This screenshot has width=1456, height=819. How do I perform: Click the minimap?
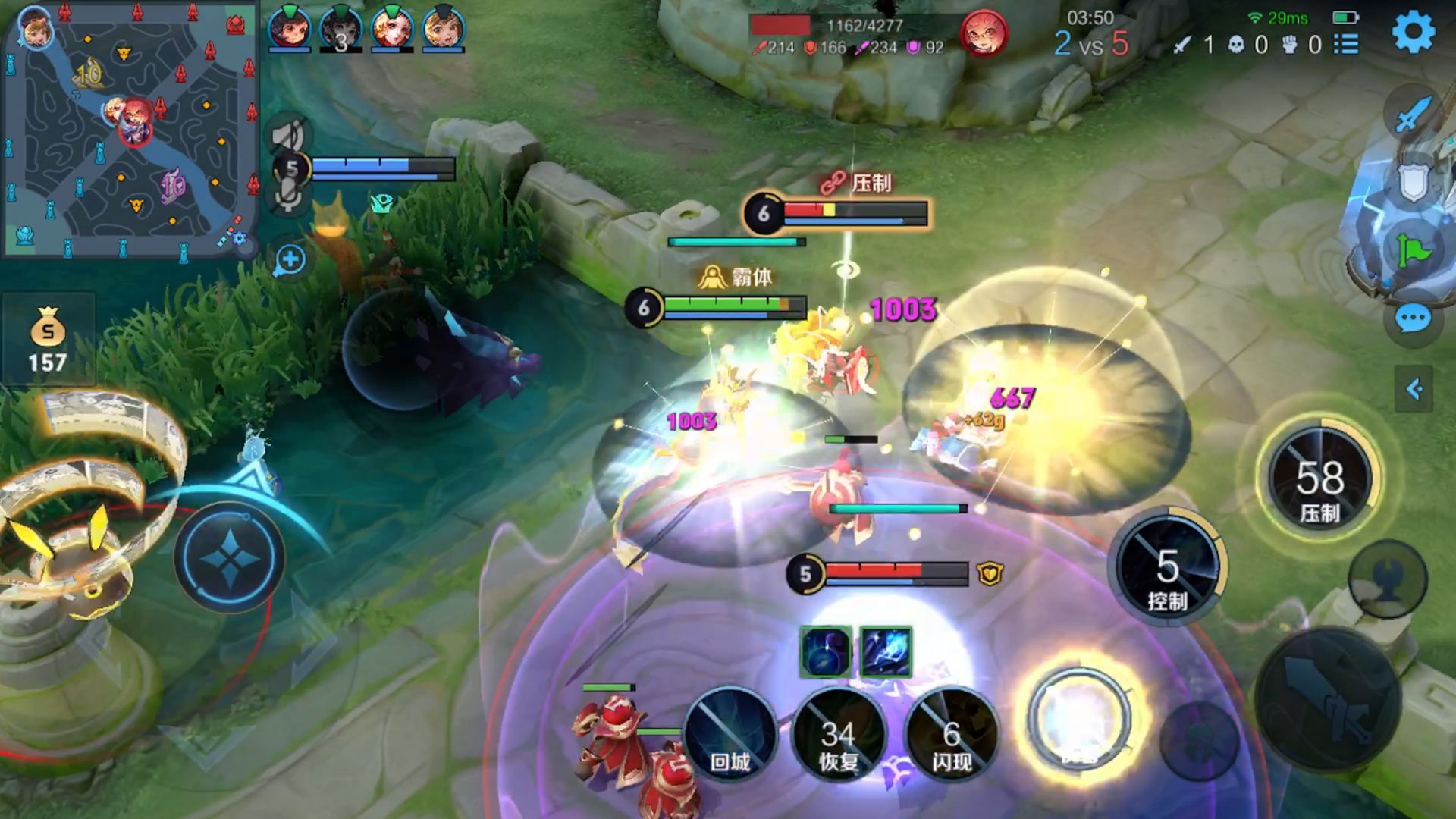(x=130, y=130)
